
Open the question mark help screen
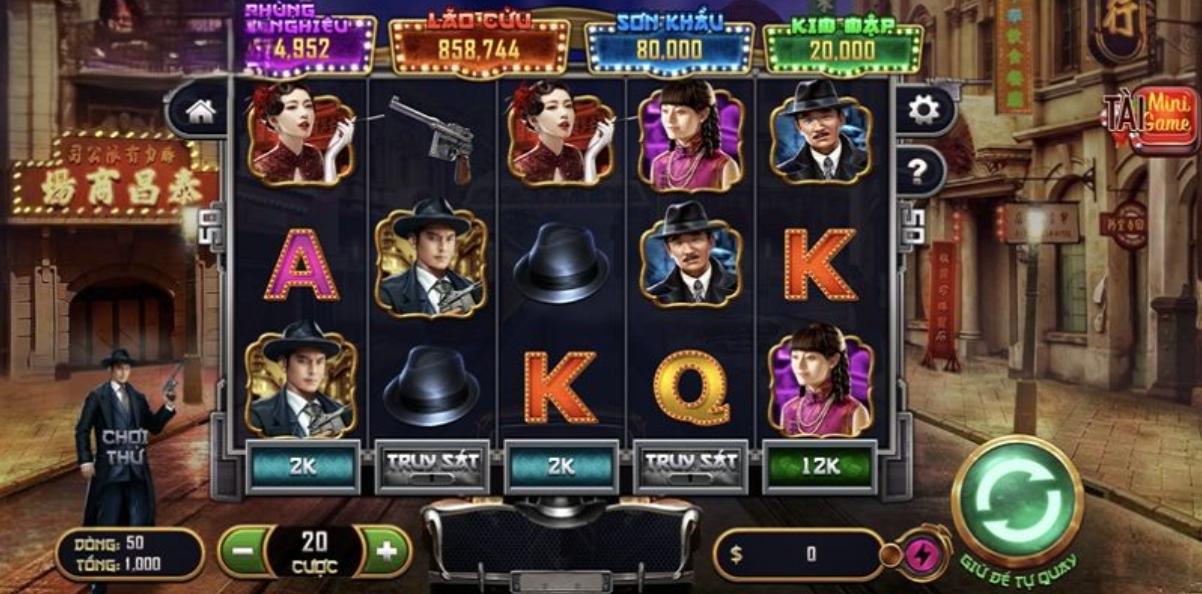point(916,170)
